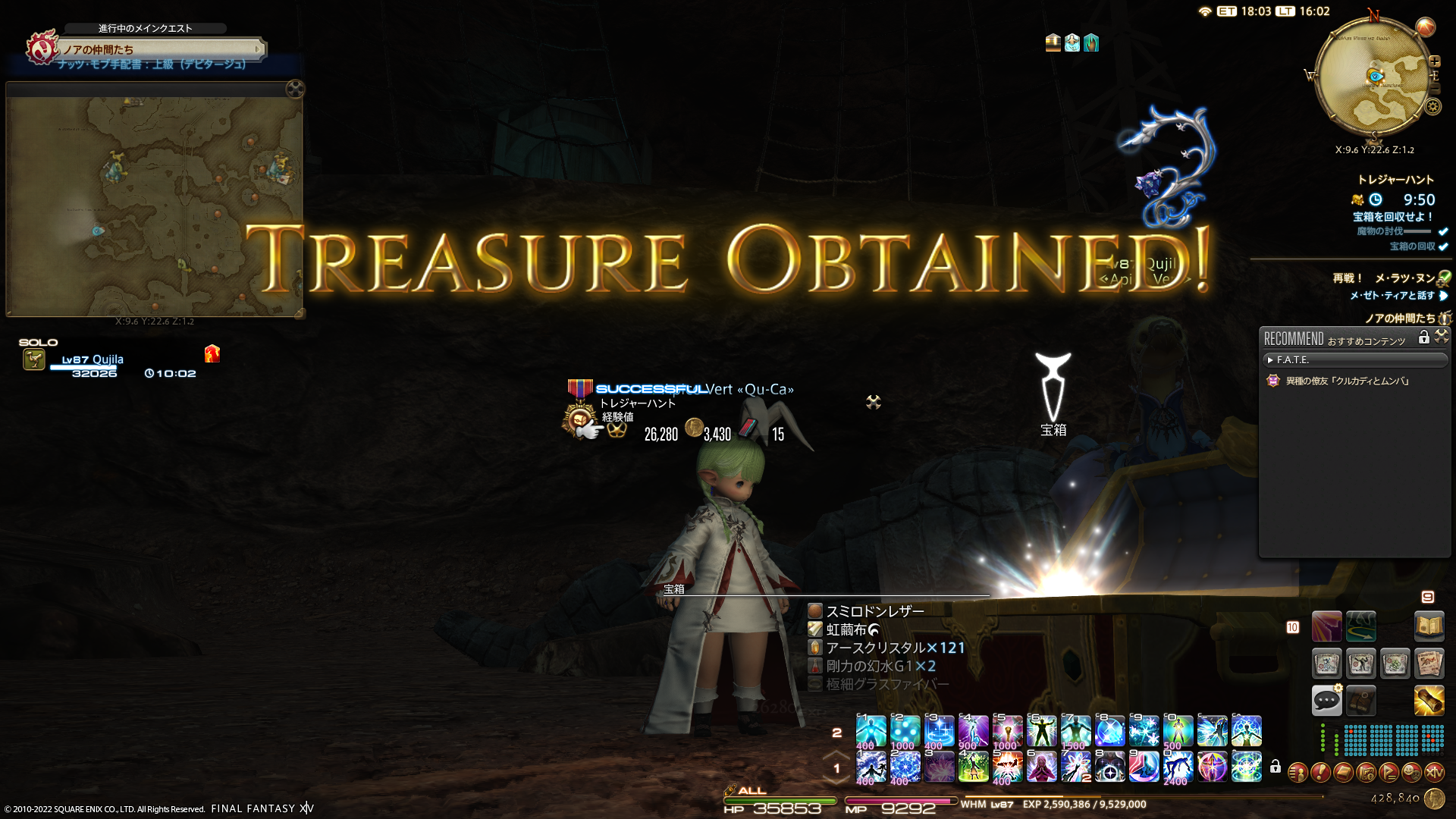Screen dimensions: 1456x819
Task: Open the red exclamation mark menu
Action: (x=1320, y=773)
